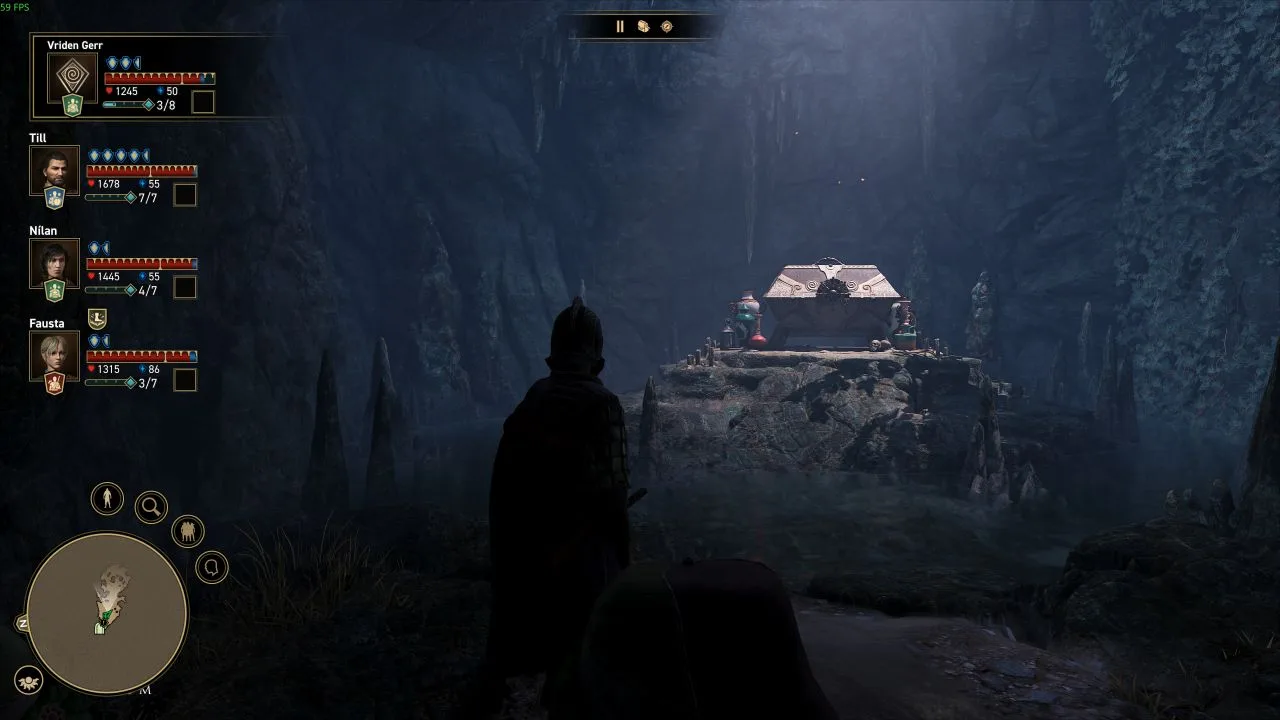Click the party group icon near minimap

tap(188, 531)
